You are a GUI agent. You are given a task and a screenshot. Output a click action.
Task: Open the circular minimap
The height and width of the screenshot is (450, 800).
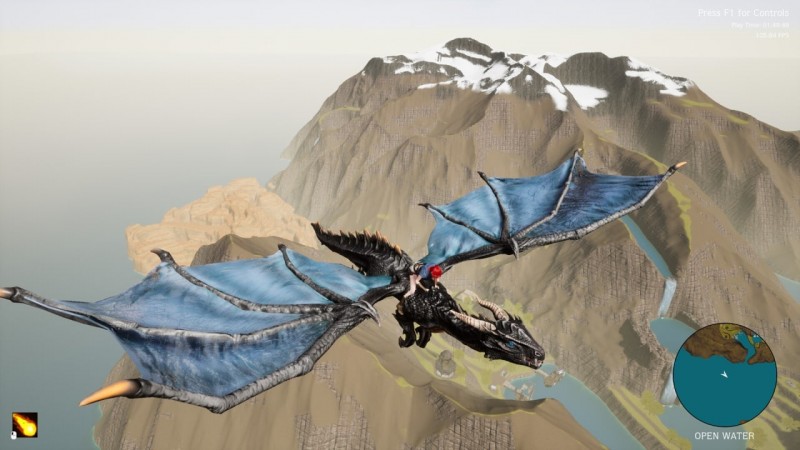click(x=724, y=374)
